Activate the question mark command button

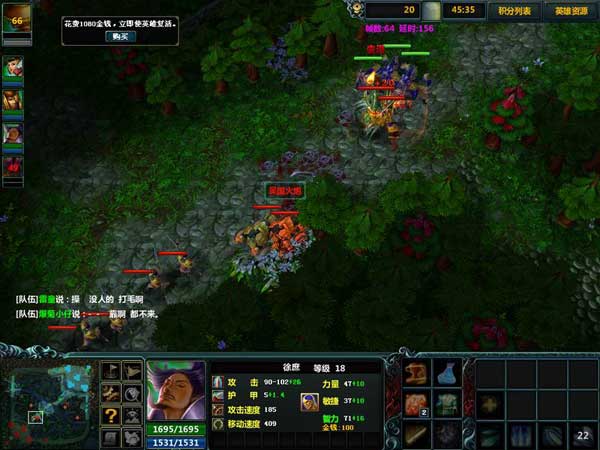pyautogui.click(x=111, y=415)
